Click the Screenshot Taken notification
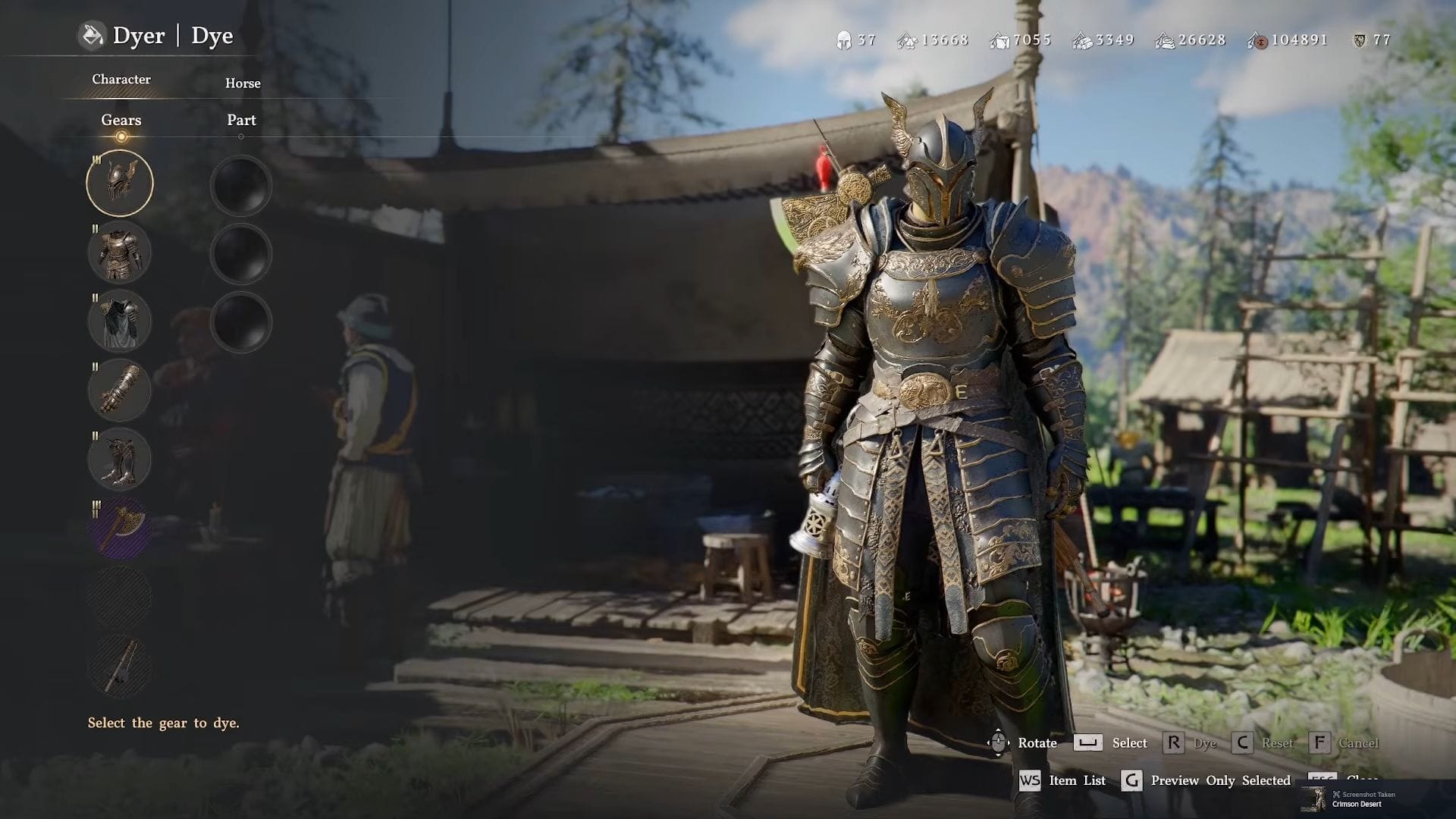The height and width of the screenshot is (819, 1456). (1357, 799)
